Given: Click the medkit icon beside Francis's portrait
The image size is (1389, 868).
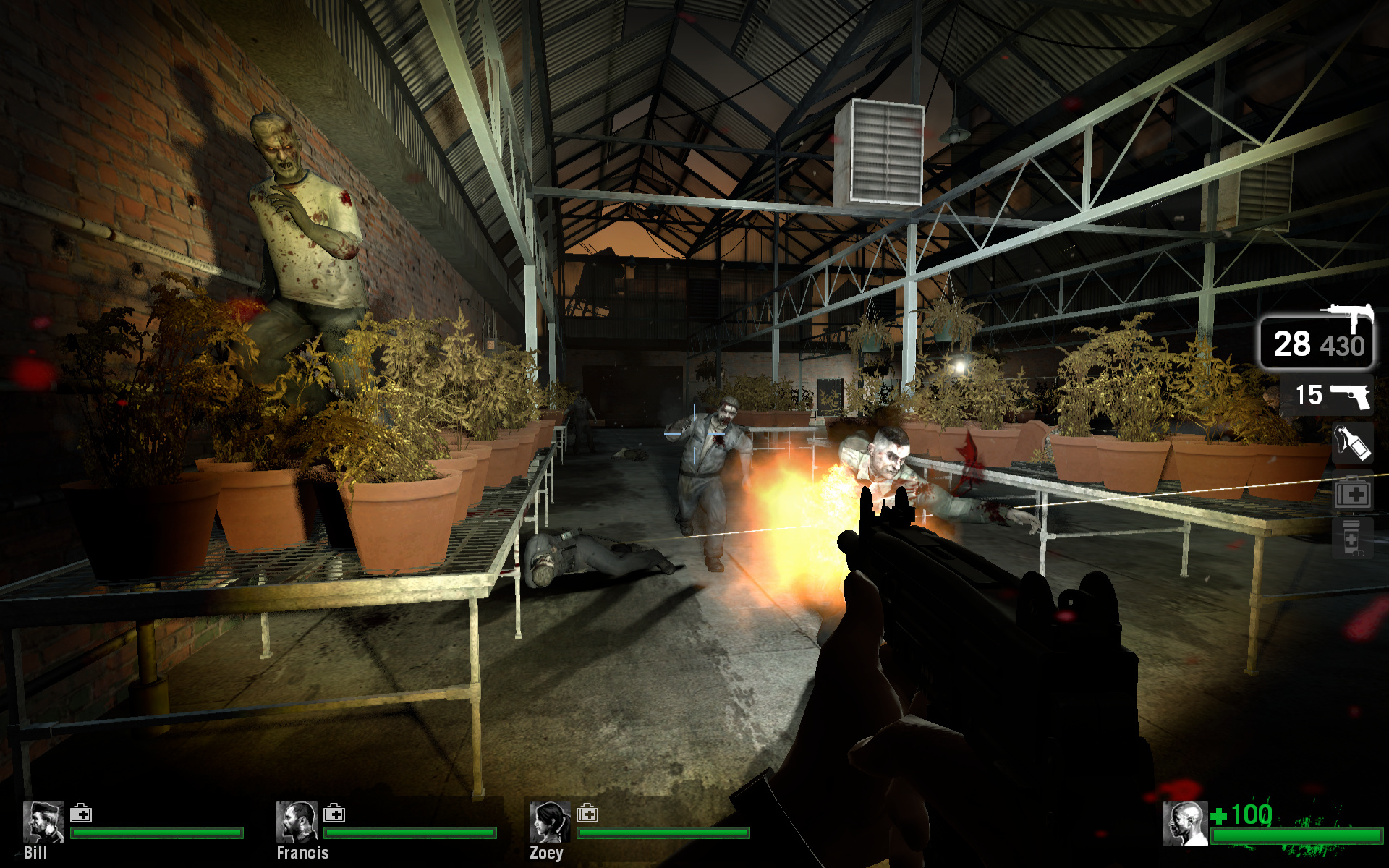Looking at the screenshot, I should [x=334, y=814].
